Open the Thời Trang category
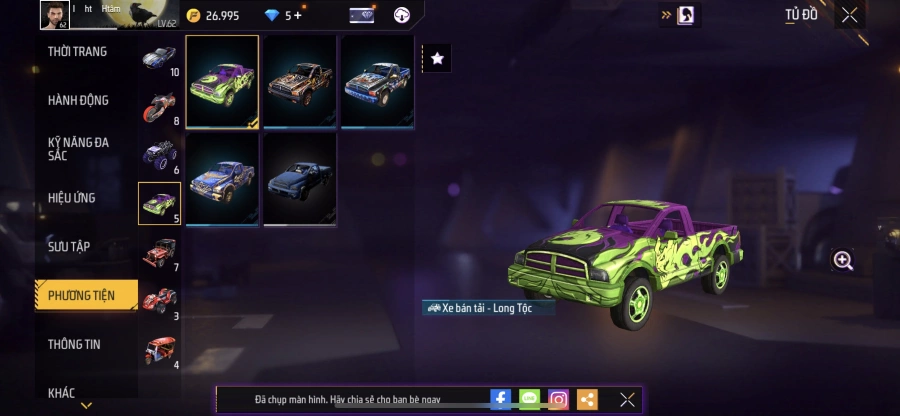Viewport: 900px width, 416px height. 78,52
